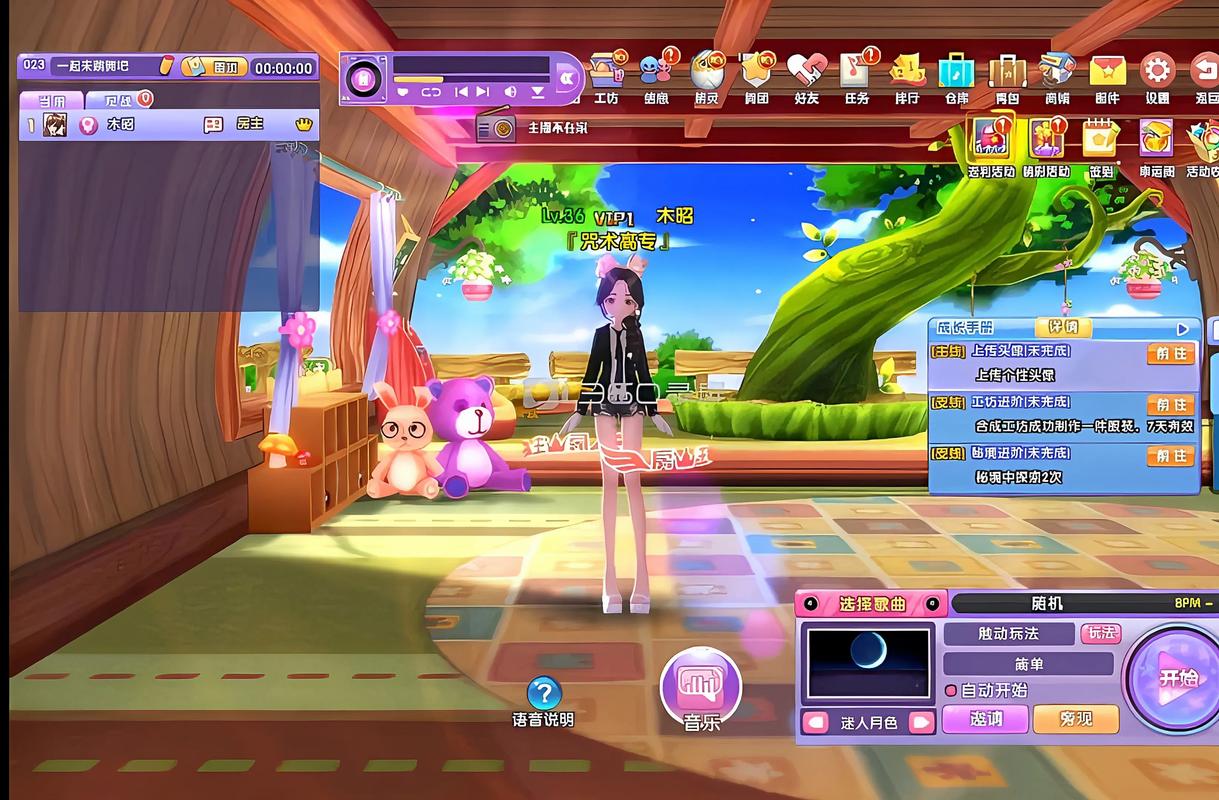
Task: Open the pink 玩法 gameplay mode button
Action: coord(1101,633)
